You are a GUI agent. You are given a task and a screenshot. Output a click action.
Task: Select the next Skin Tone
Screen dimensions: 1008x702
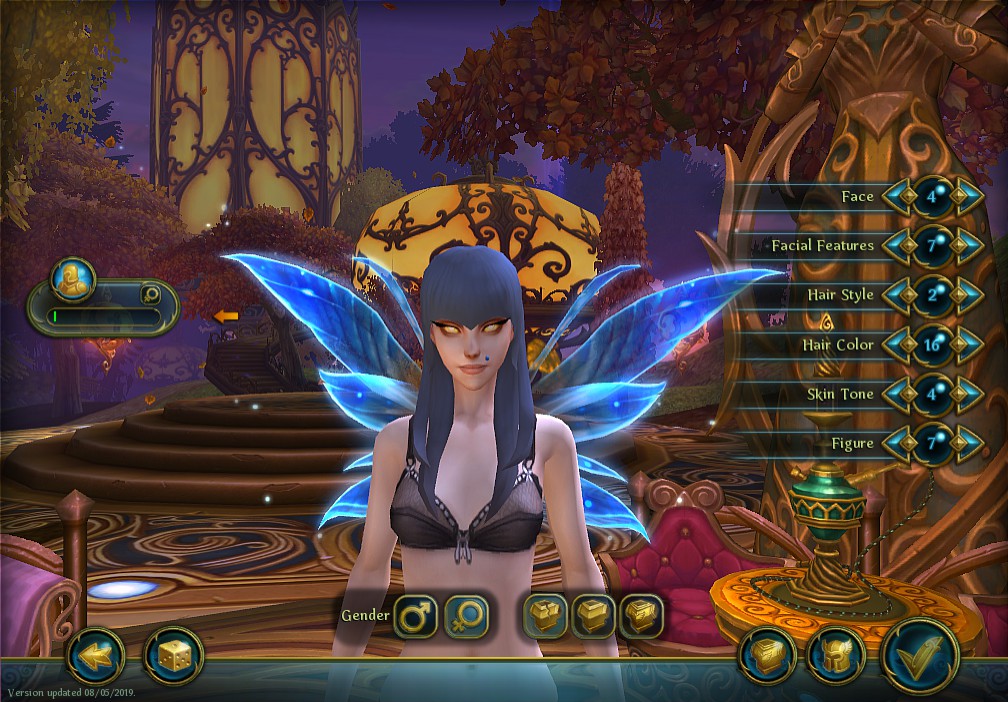[x=966, y=394]
